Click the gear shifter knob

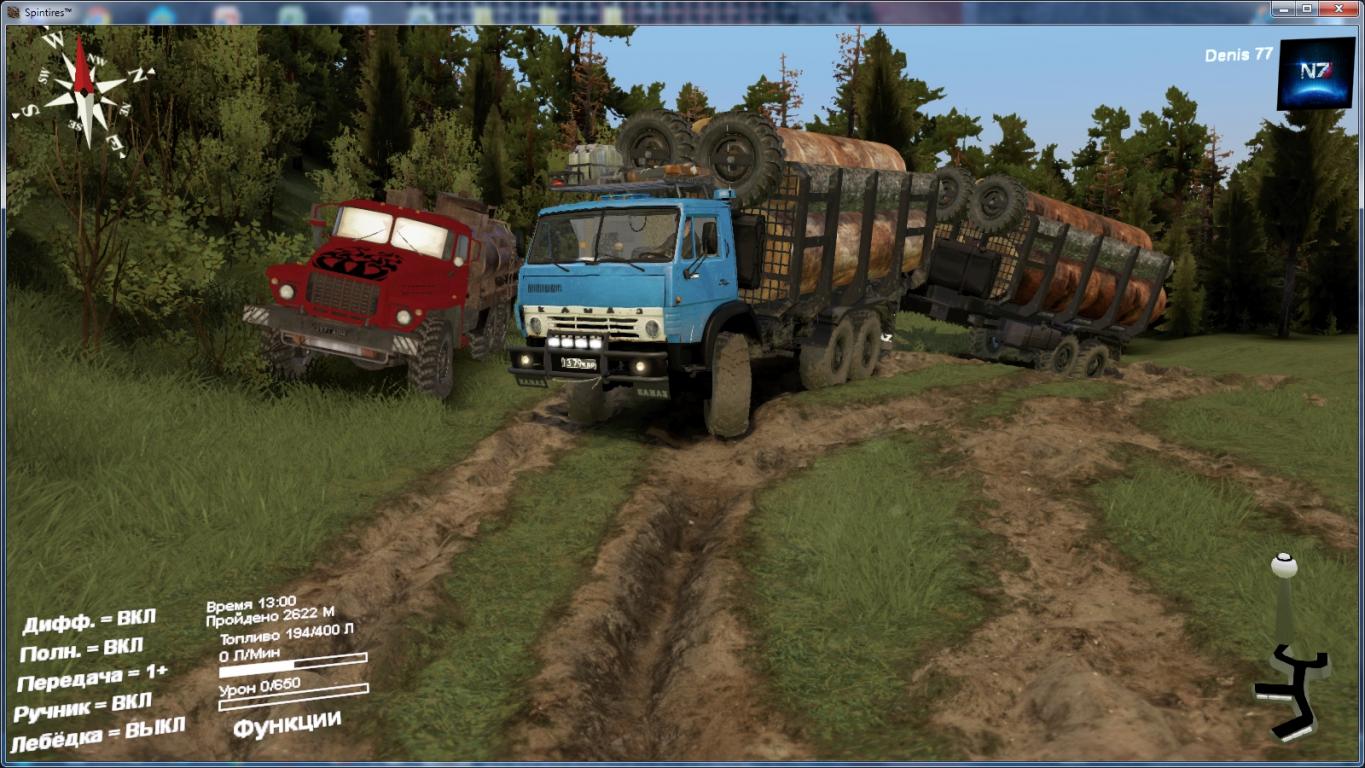click(1283, 566)
